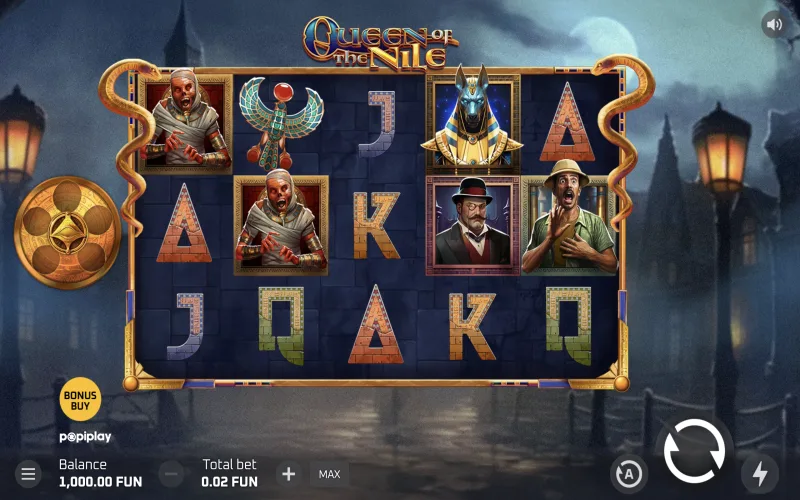800x500 pixels.
Task: Open the hamburger menu
Action: click(x=28, y=473)
